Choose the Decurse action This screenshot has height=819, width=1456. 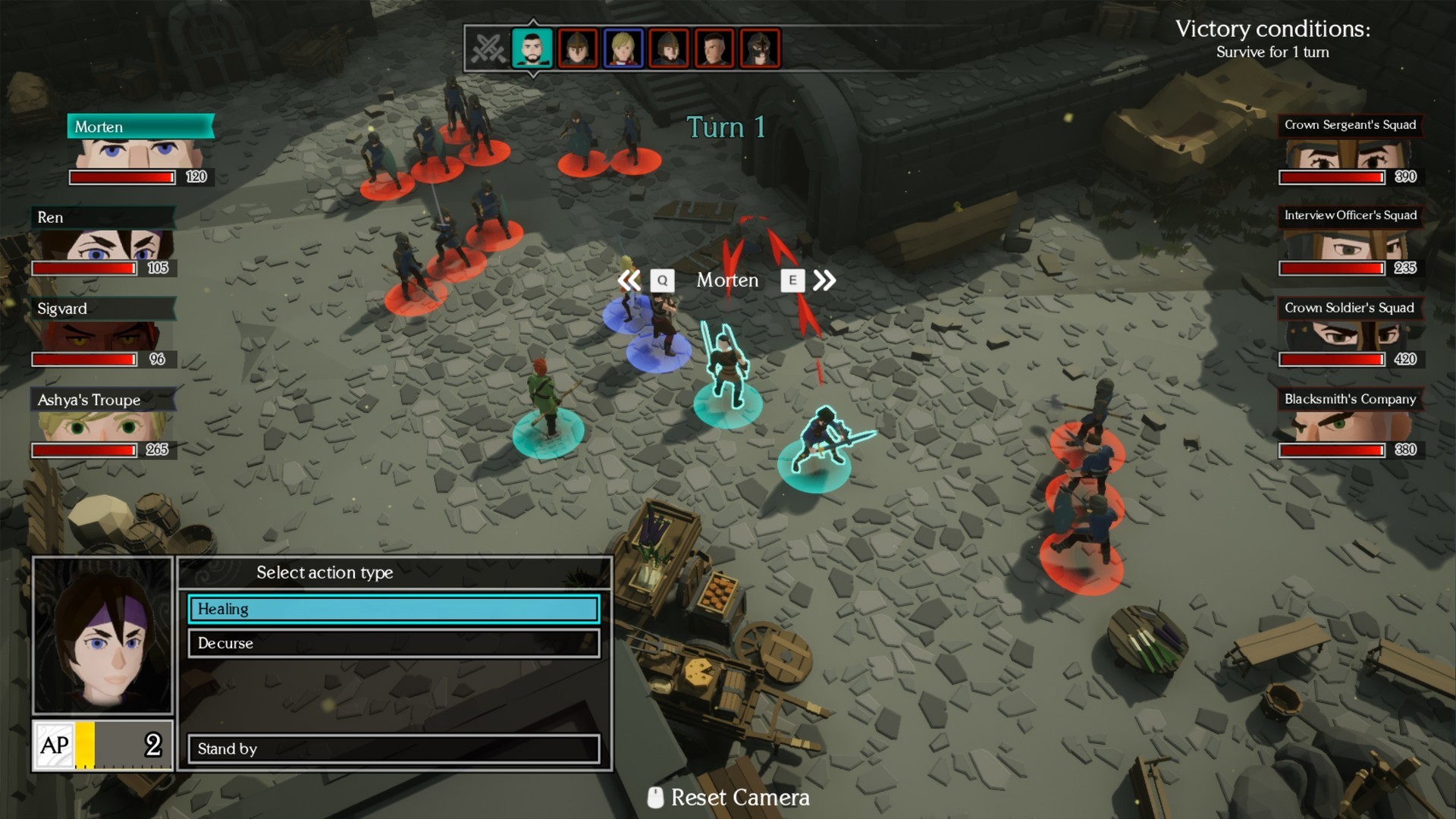point(394,643)
